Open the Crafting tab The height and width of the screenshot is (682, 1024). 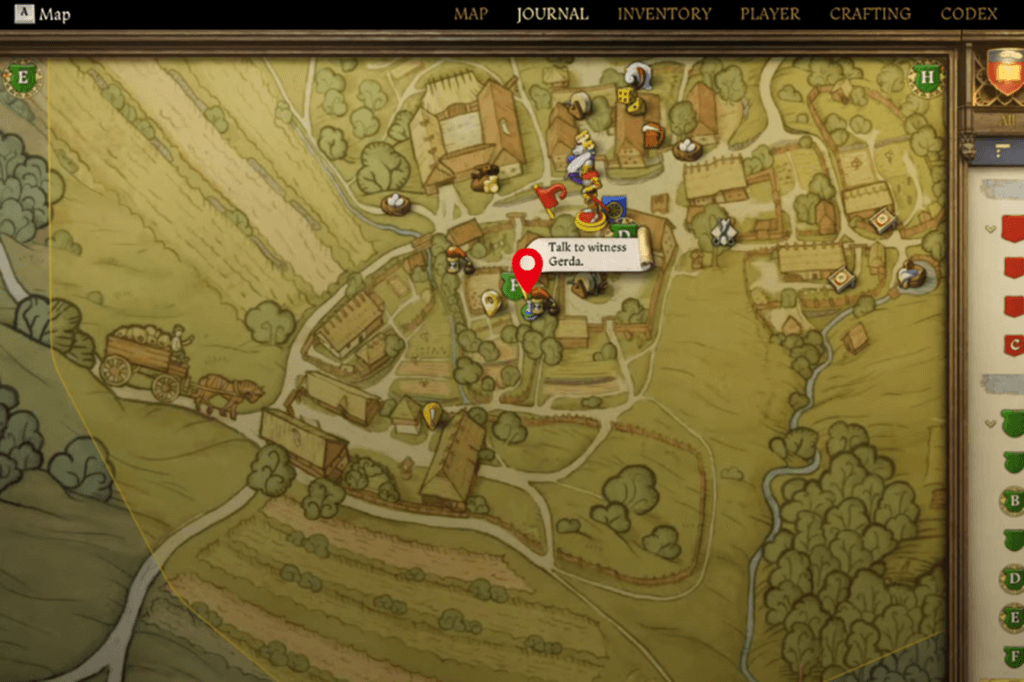pos(870,14)
